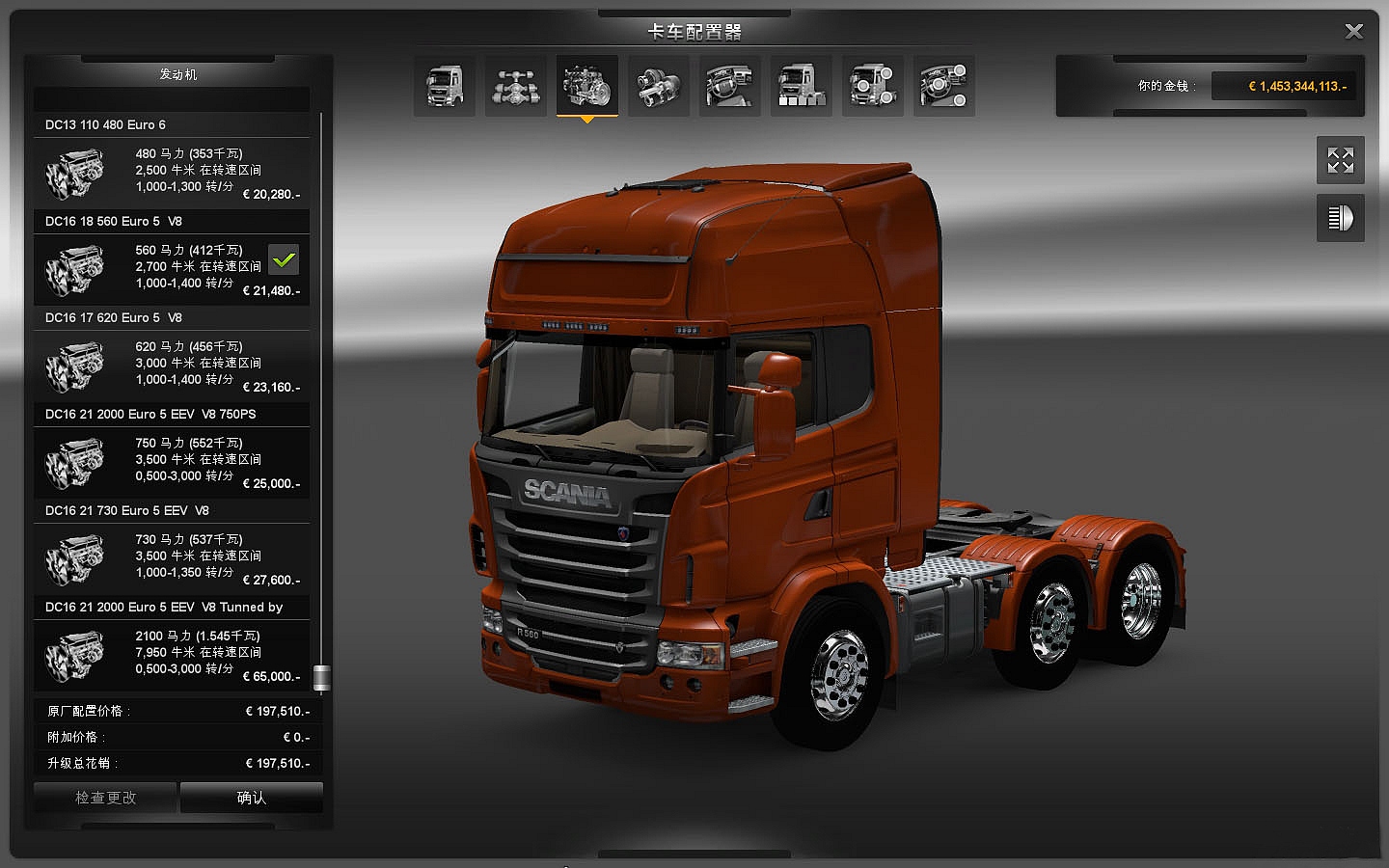Screen dimensions: 1389x868
Task: Open the exterior accessories tab
Action: tap(873, 86)
